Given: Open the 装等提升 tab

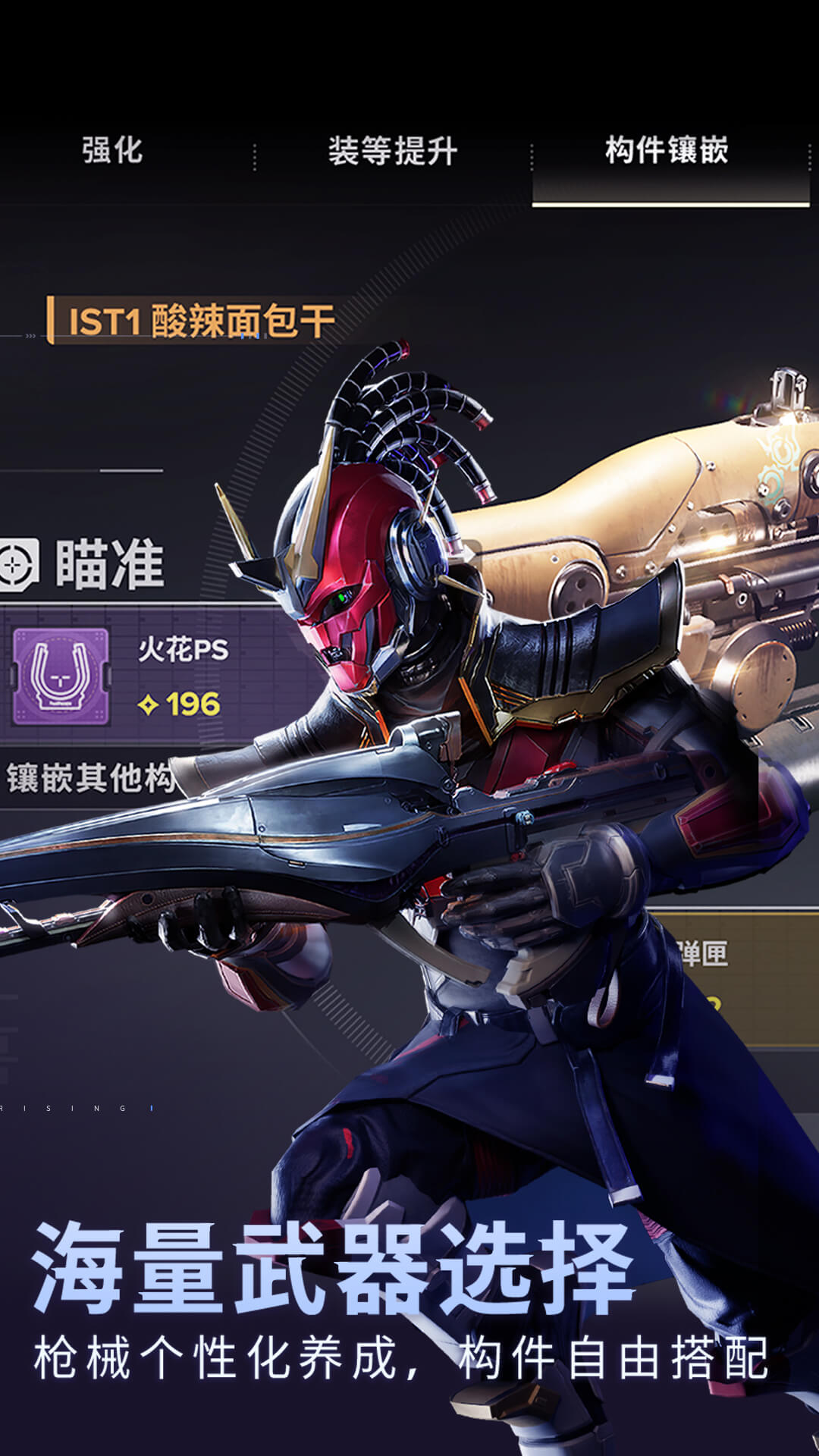Looking at the screenshot, I should click(x=392, y=152).
